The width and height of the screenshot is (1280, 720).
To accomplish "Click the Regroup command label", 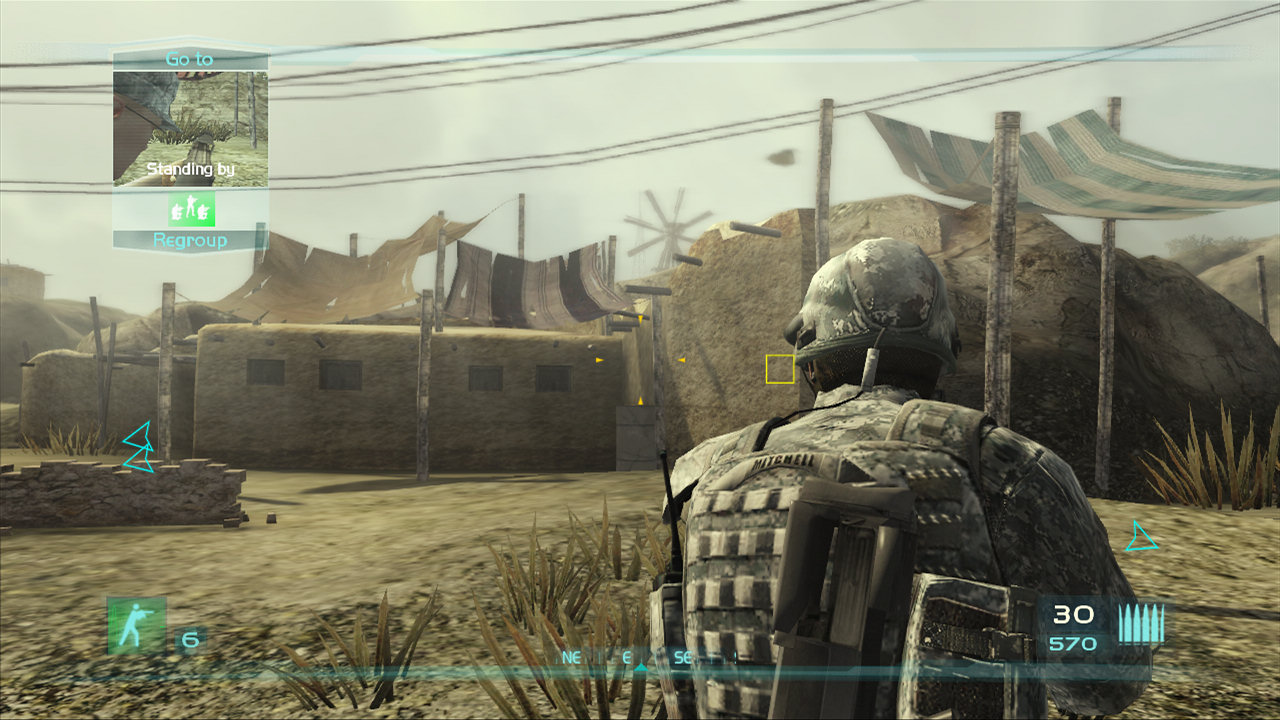I will click(x=190, y=241).
